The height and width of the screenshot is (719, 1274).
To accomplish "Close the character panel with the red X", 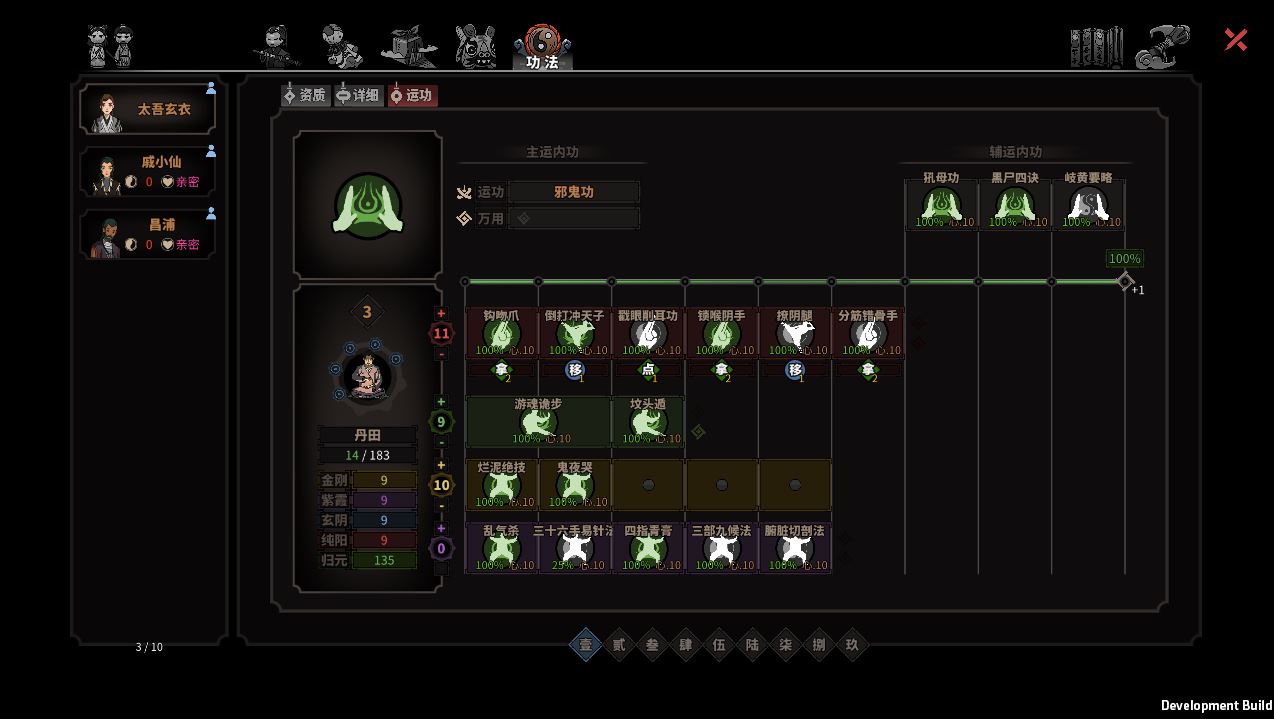I will (1236, 39).
